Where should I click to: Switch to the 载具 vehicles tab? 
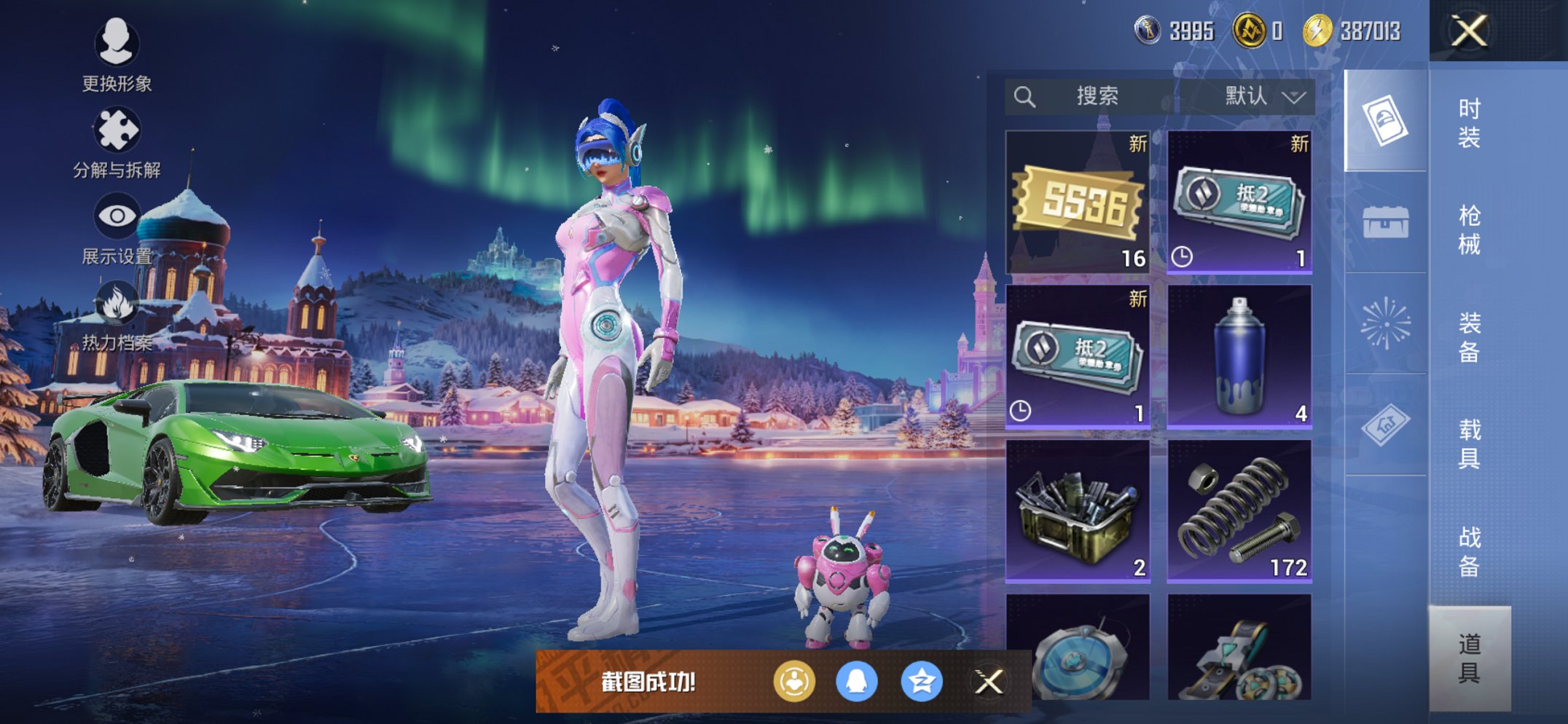(1469, 444)
